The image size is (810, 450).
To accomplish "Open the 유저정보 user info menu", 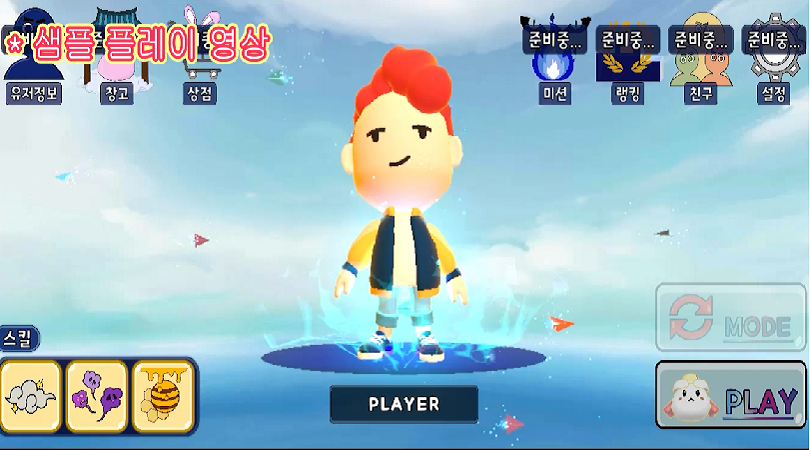I will (x=33, y=62).
